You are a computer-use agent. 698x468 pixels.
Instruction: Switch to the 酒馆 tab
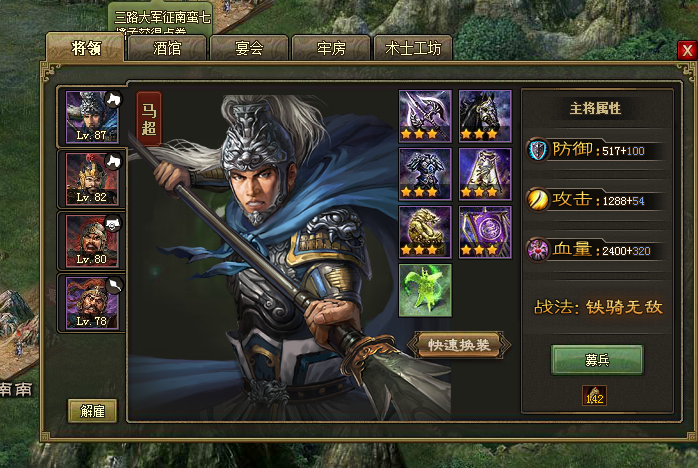coord(167,47)
